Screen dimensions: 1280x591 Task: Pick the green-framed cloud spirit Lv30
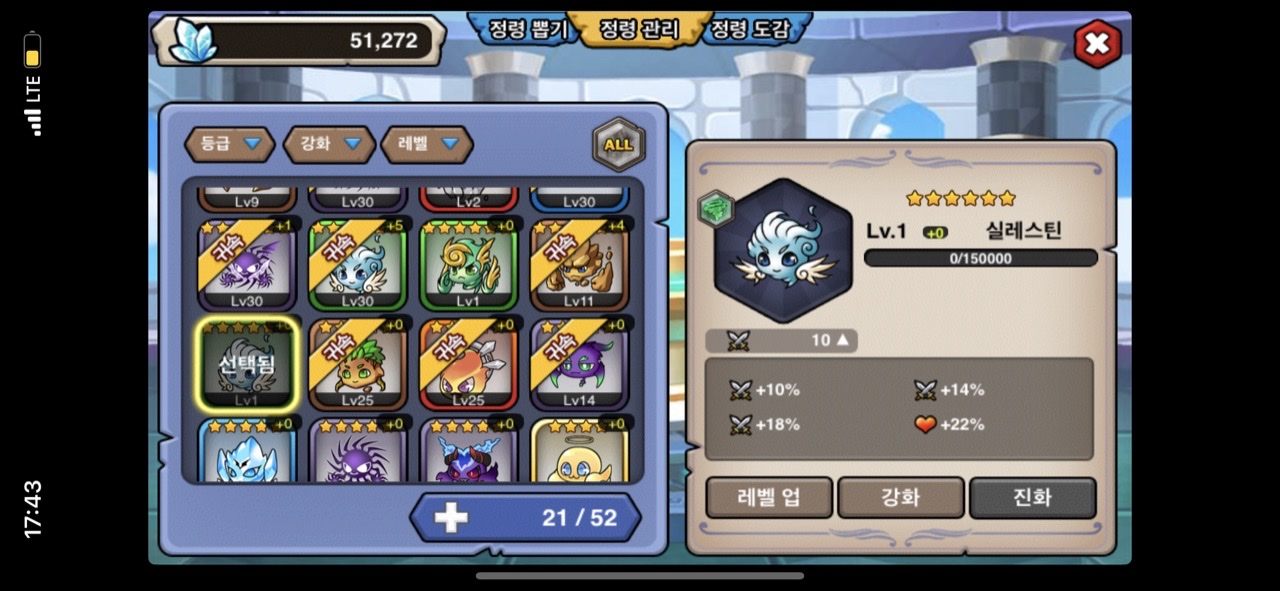(358, 265)
